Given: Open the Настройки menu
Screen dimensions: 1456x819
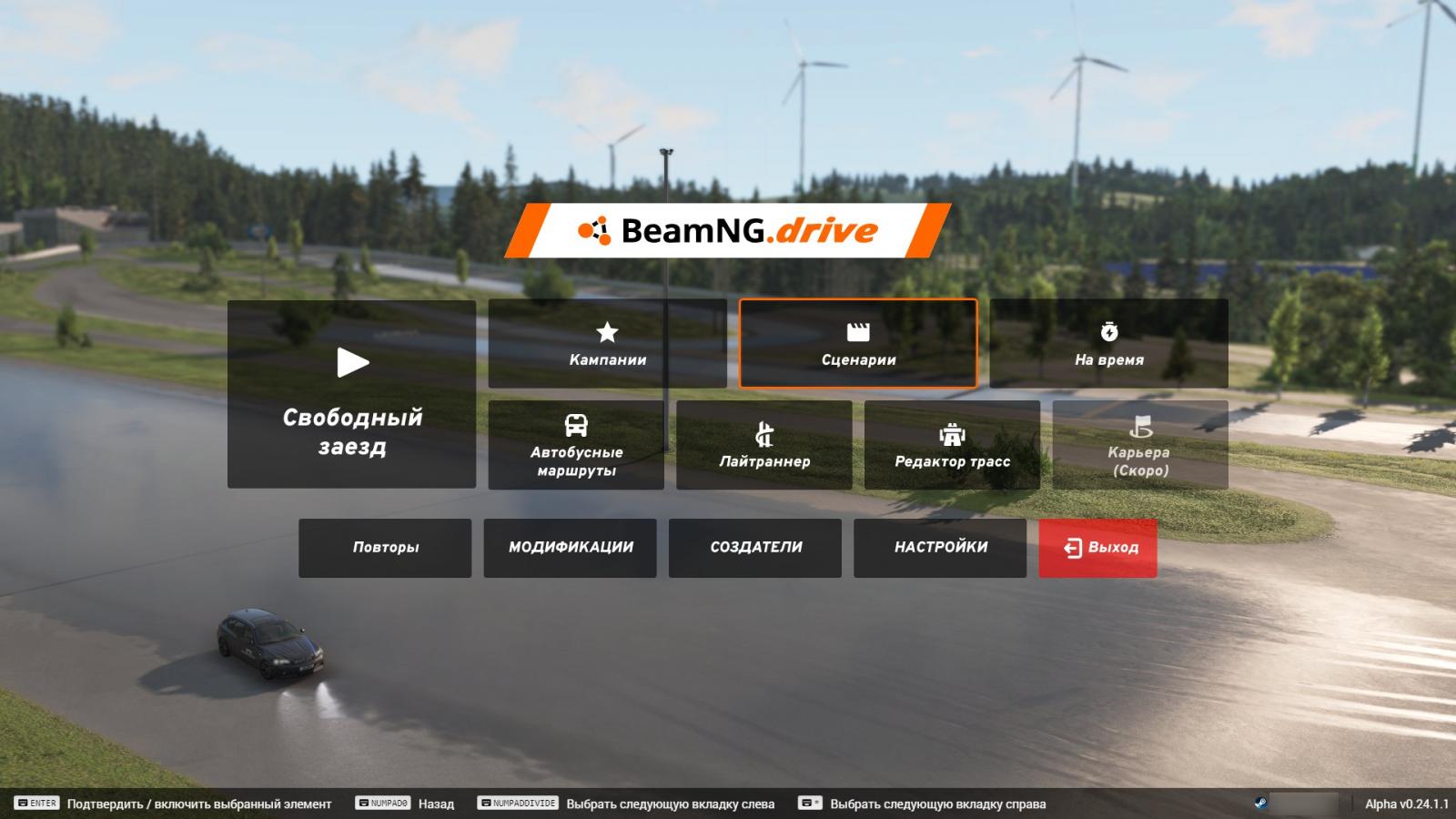Looking at the screenshot, I should (939, 547).
